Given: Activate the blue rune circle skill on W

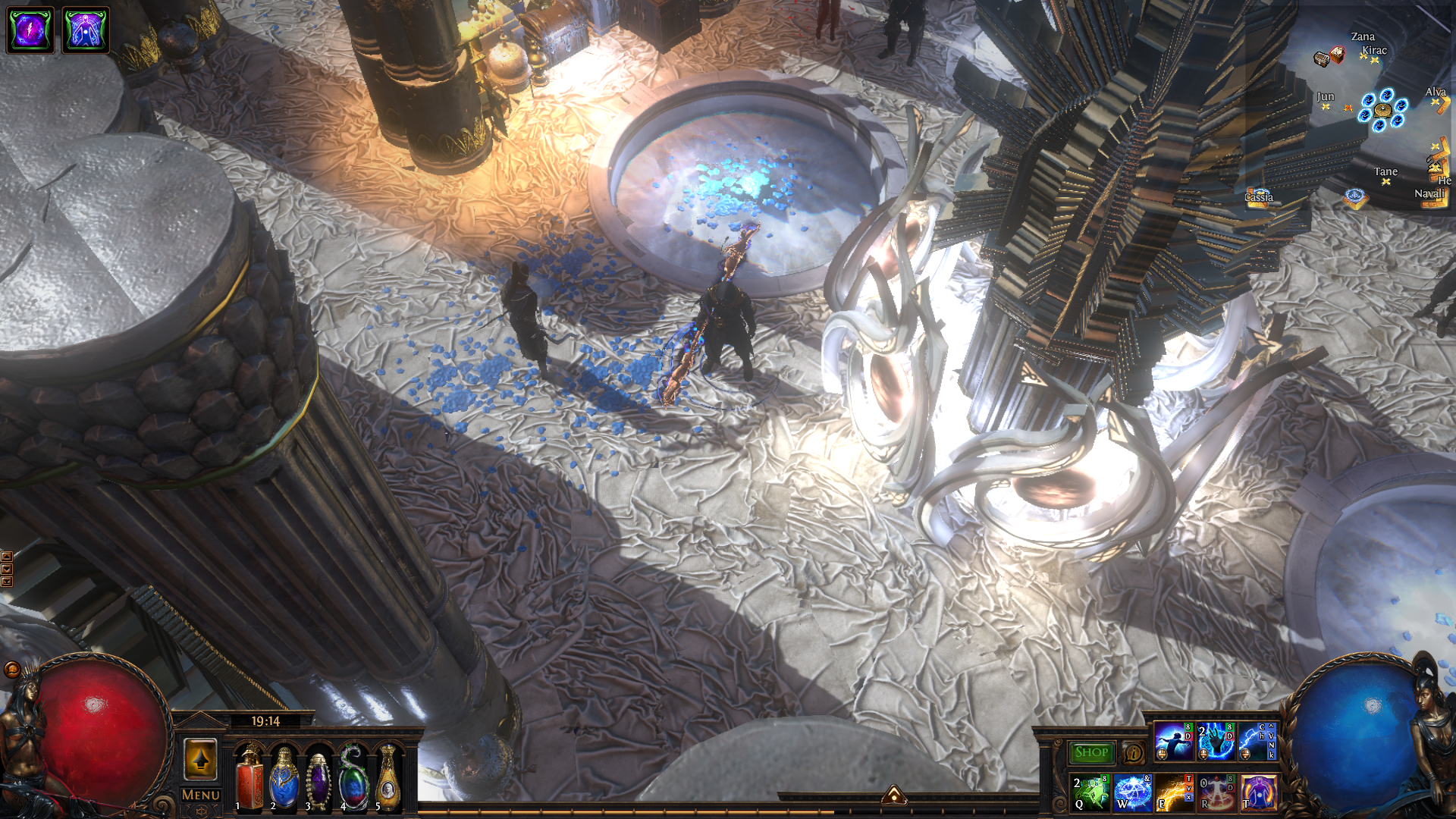Looking at the screenshot, I should point(1133,792).
